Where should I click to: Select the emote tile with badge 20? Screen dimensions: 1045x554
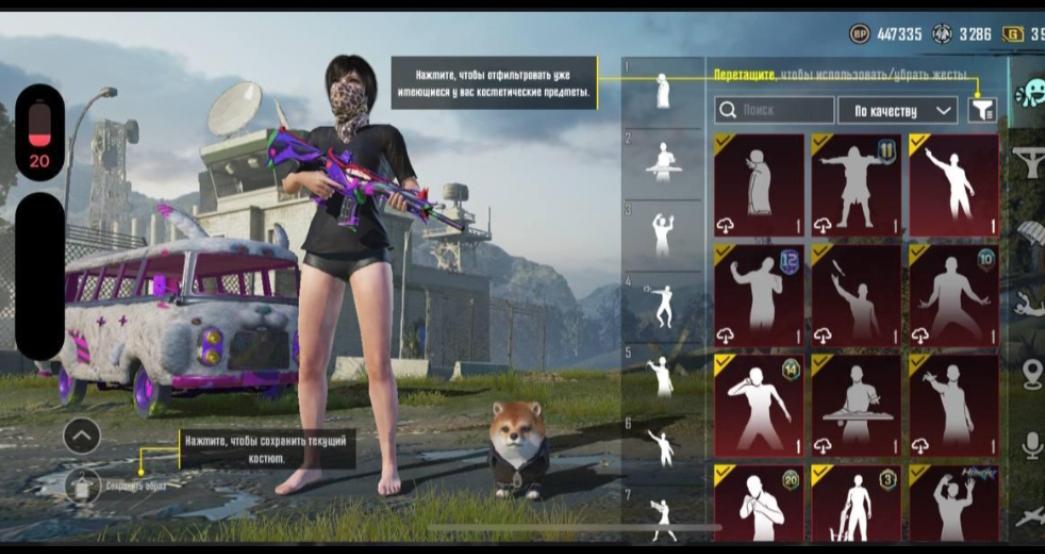tap(758, 502)
